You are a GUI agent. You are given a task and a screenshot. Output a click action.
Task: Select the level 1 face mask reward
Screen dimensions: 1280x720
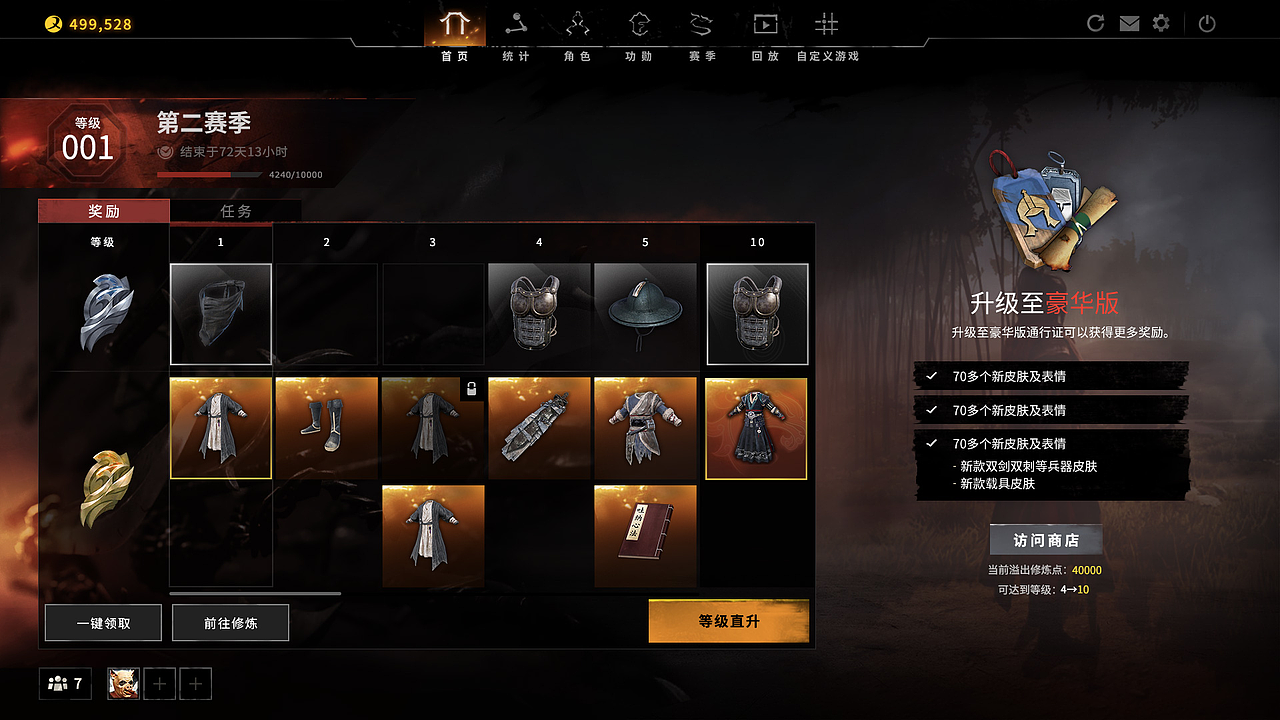coord(221,314)
